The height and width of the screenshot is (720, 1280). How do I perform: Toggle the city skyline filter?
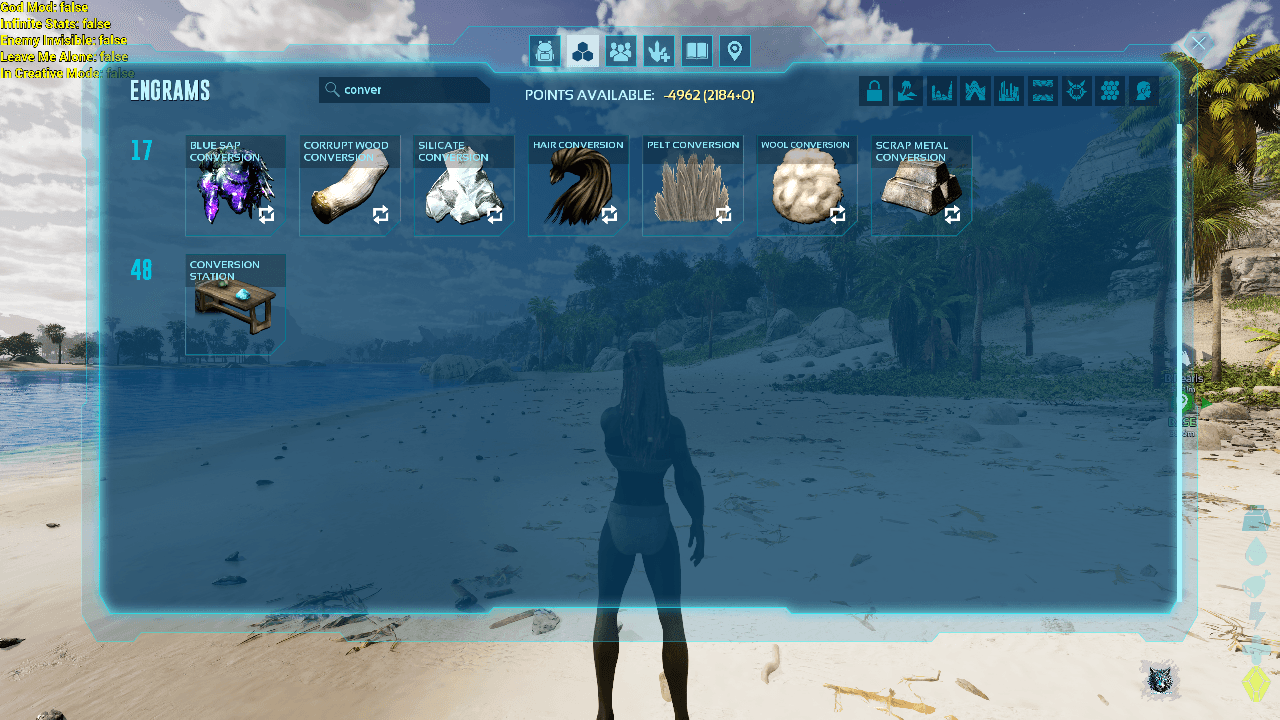tap(1009, 92)
